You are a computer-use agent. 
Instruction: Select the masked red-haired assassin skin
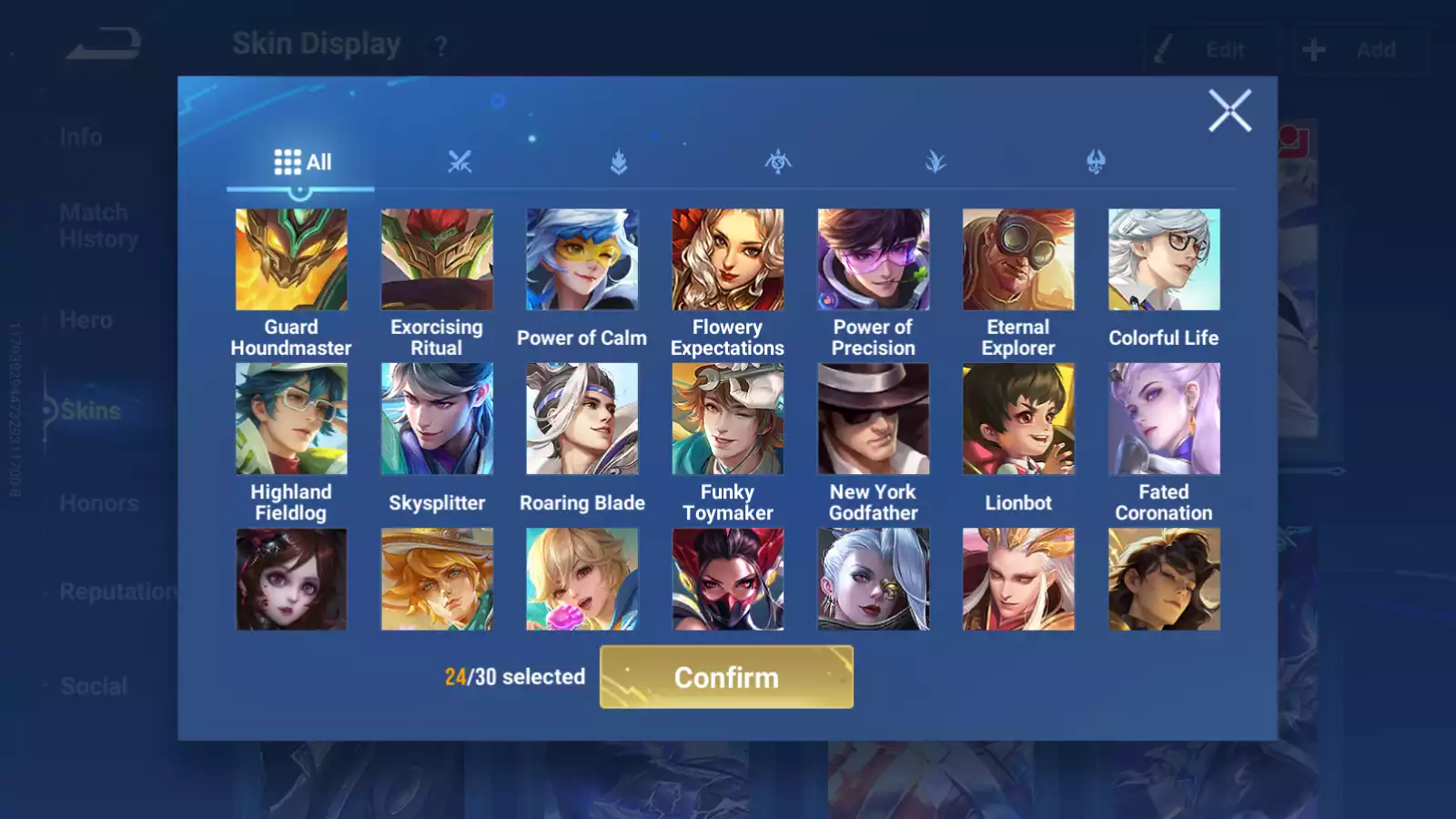pos(727,579)
